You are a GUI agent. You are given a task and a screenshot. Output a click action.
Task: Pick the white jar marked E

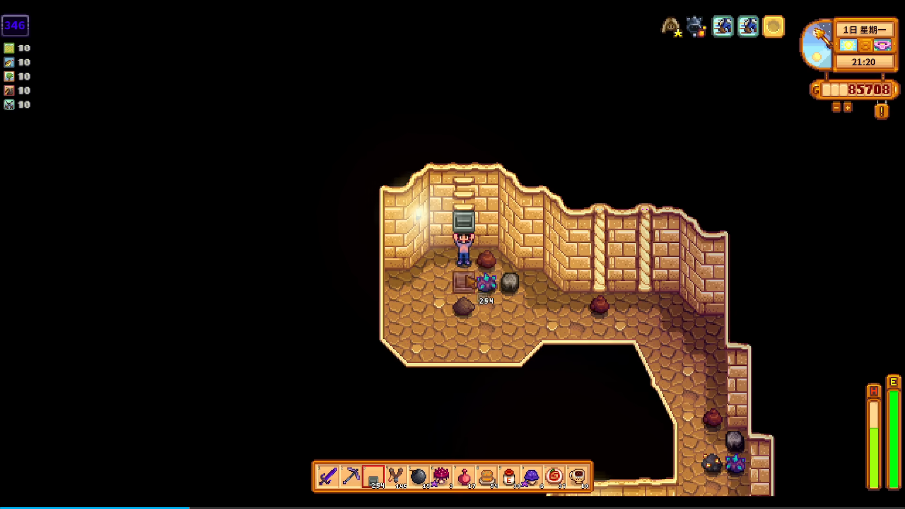tap(509, 476)
